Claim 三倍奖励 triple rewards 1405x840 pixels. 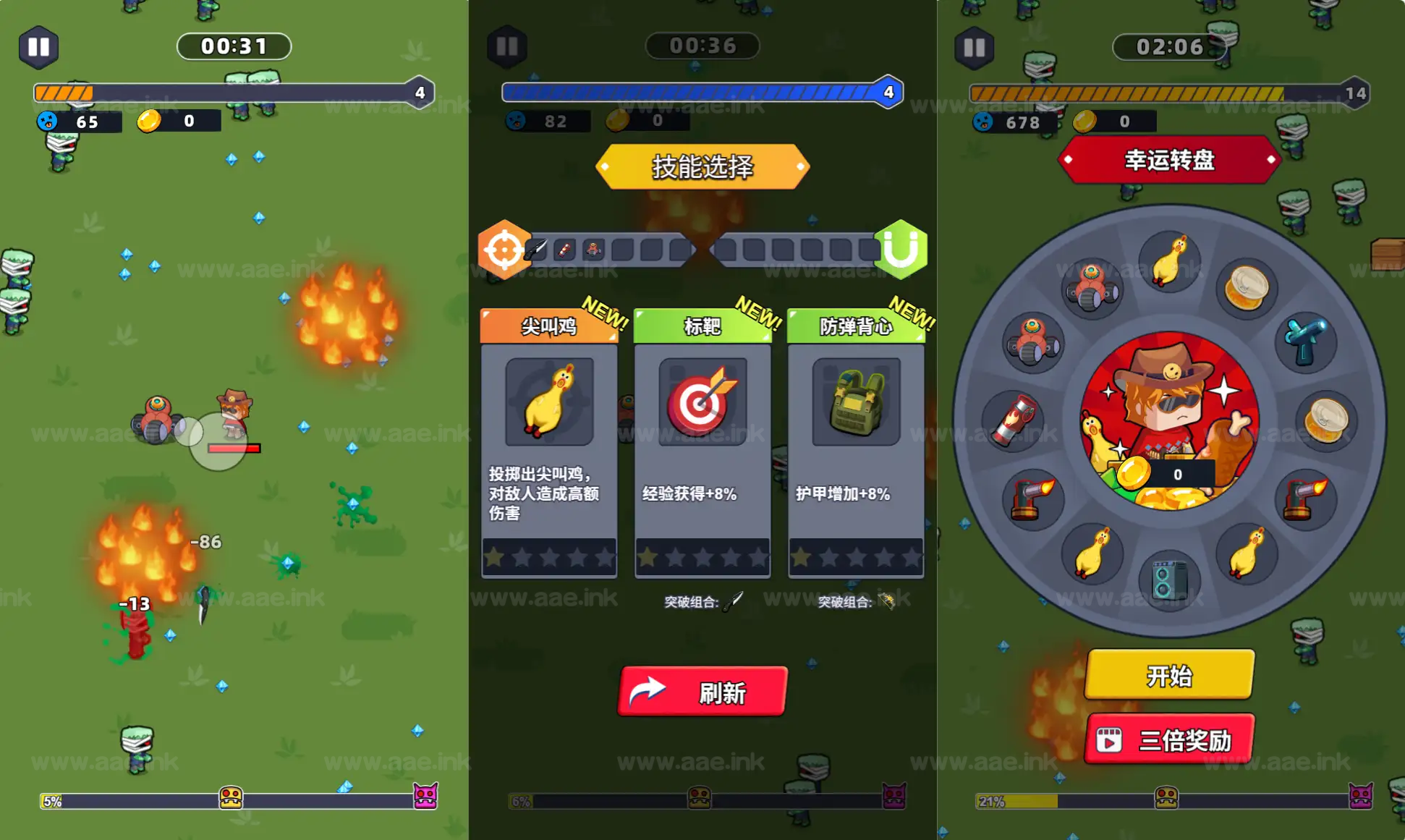[x=1168, y=739]
